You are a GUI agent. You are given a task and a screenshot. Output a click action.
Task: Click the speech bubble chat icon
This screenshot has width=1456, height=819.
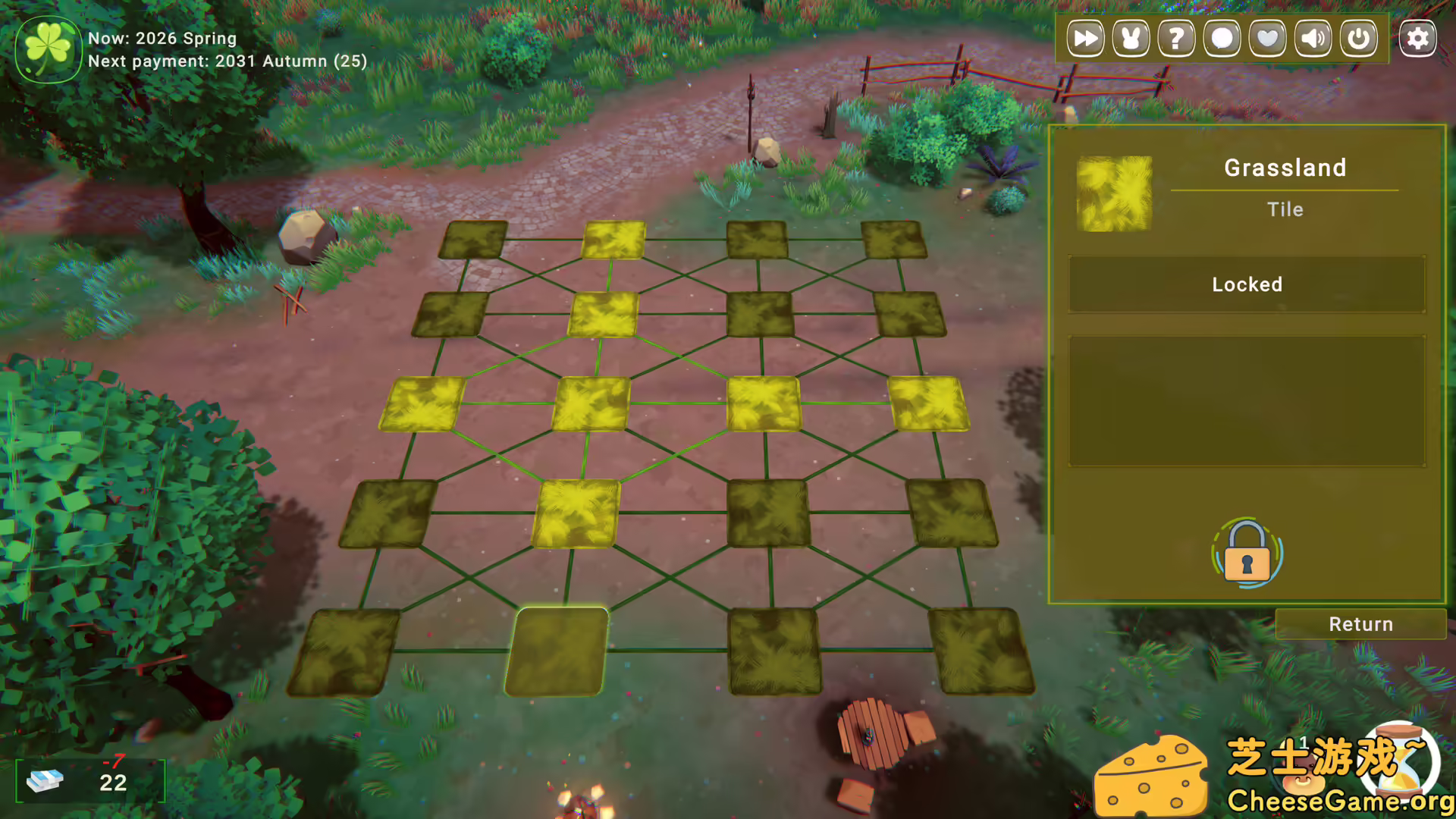point(1221,37)
